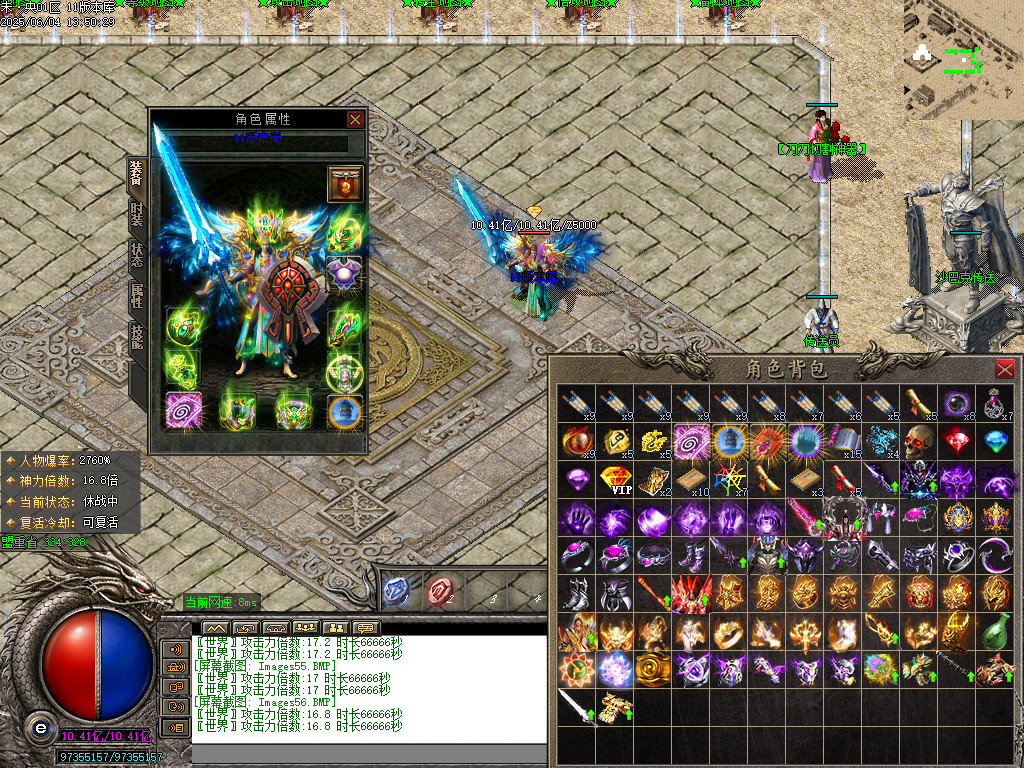Select the 装备 equipment tab
The height and width of the screenshot is (768, 1024).
click(x=137, y=174)
